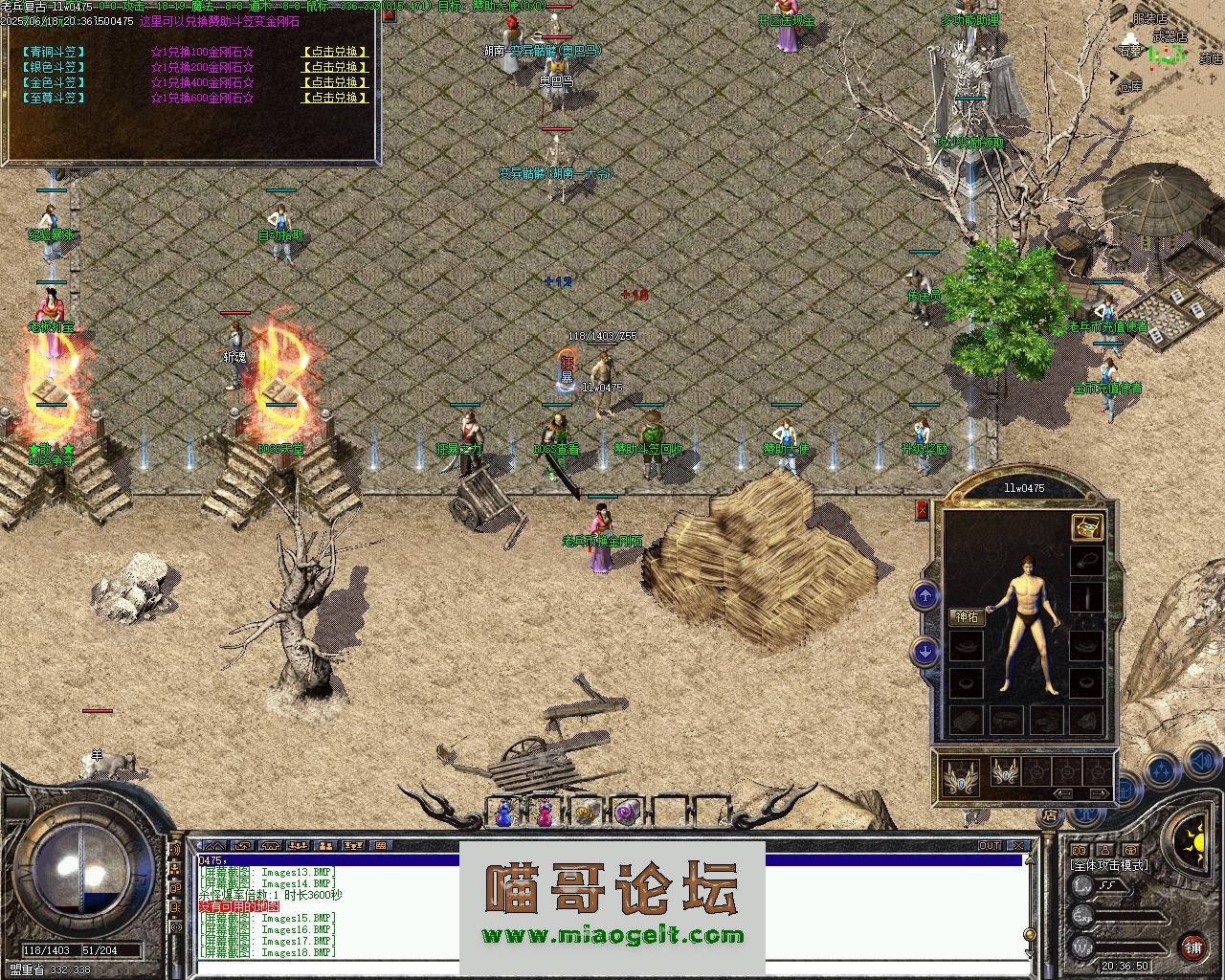Open the 店 shop button

click(x=1050, y=815)
